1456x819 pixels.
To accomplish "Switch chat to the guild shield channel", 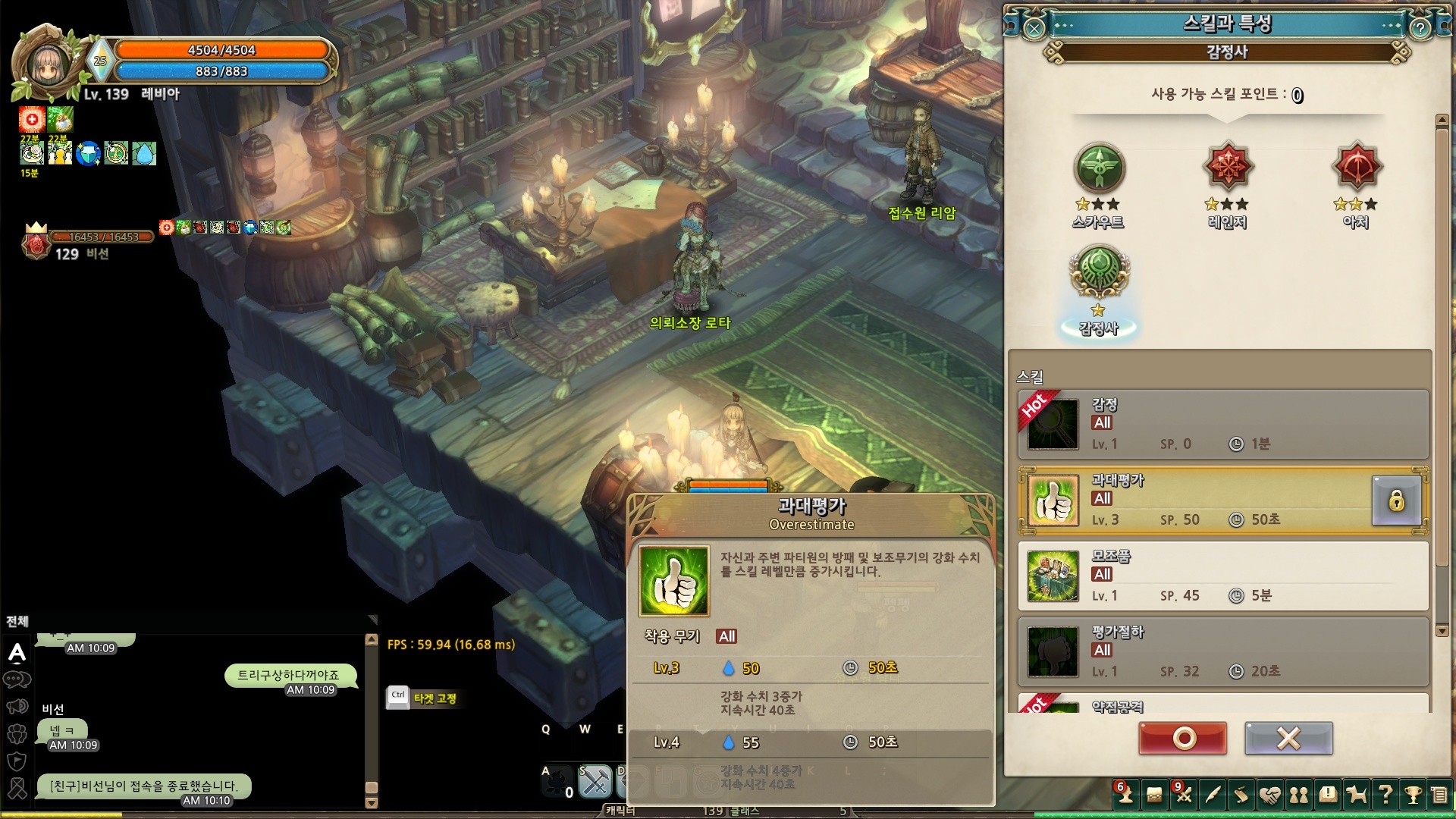I will coord(17,761).
